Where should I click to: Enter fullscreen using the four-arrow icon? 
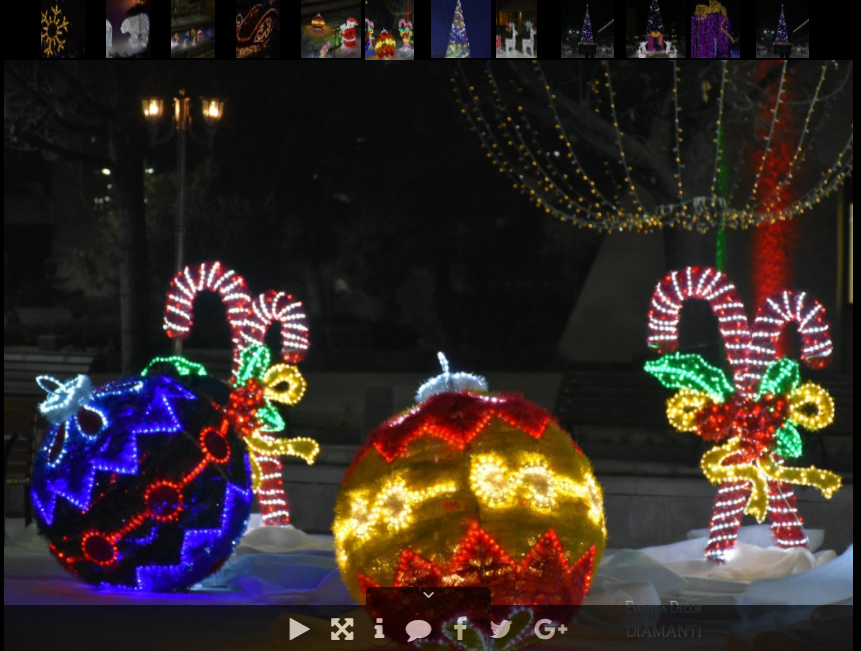342,629
